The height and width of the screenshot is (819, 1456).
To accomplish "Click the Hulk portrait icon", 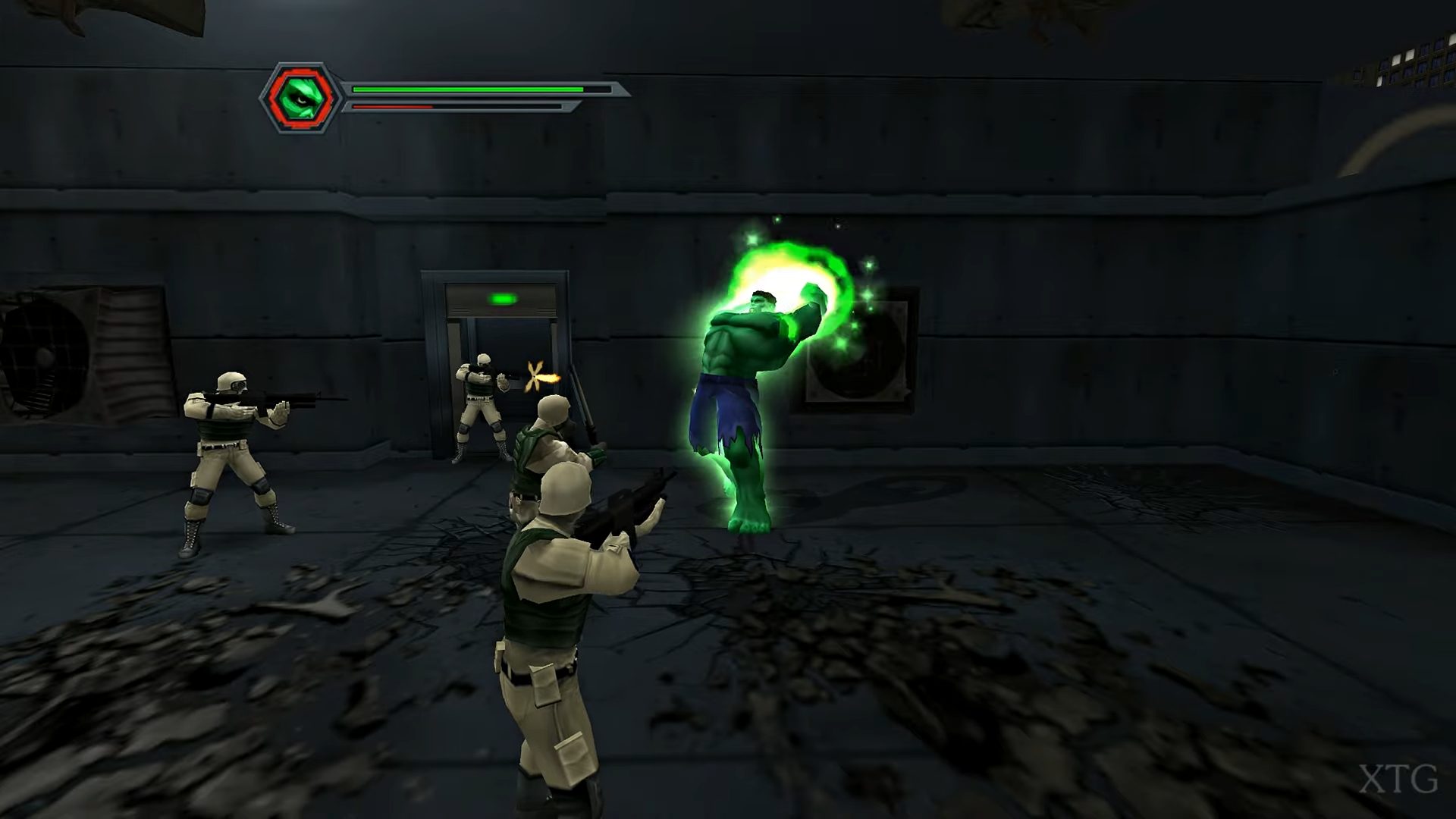I will click(301, 98).
